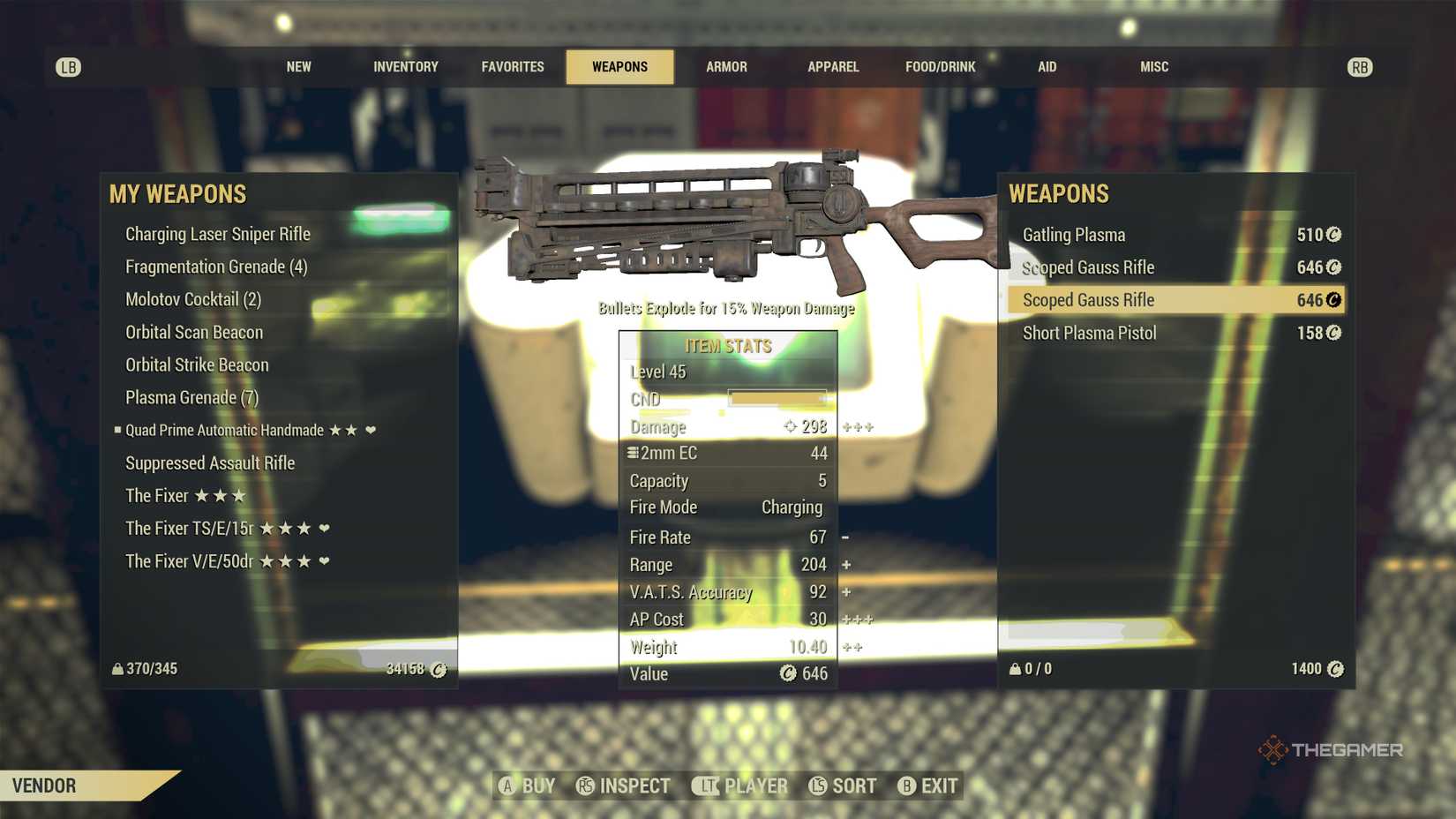
Task: Click the LB bumper icon
Action: pyautogui.click(x=70, y=66)
